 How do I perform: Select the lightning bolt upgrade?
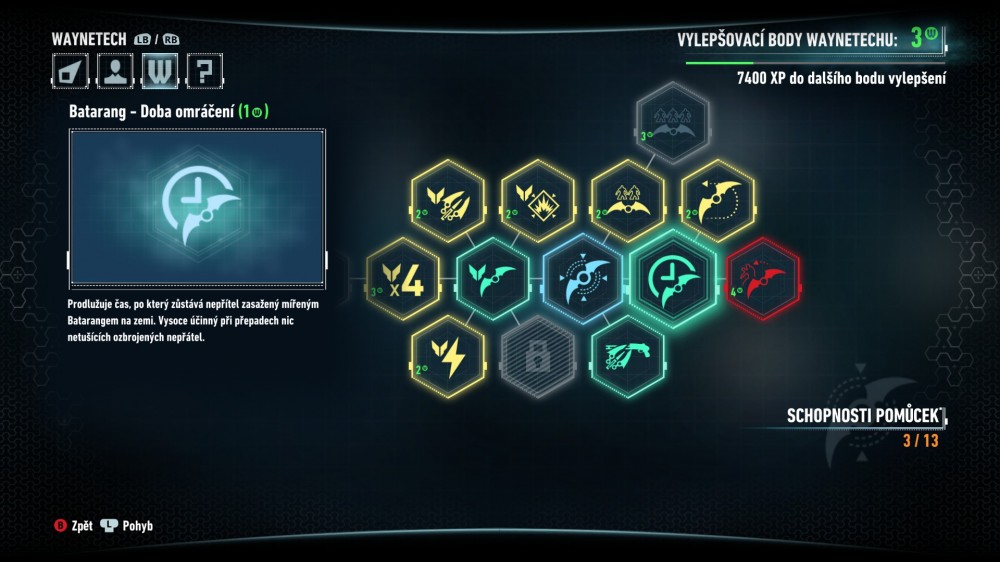click(x=447, y=352)
